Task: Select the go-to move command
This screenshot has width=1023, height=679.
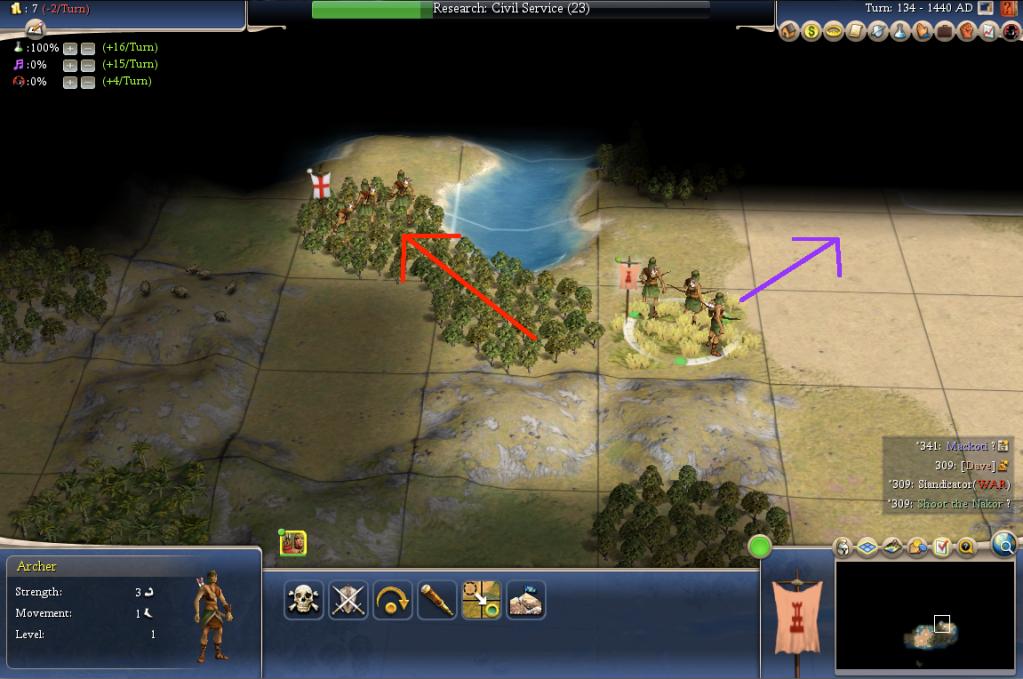Action: pyautogui.click(x=481, y=599)
